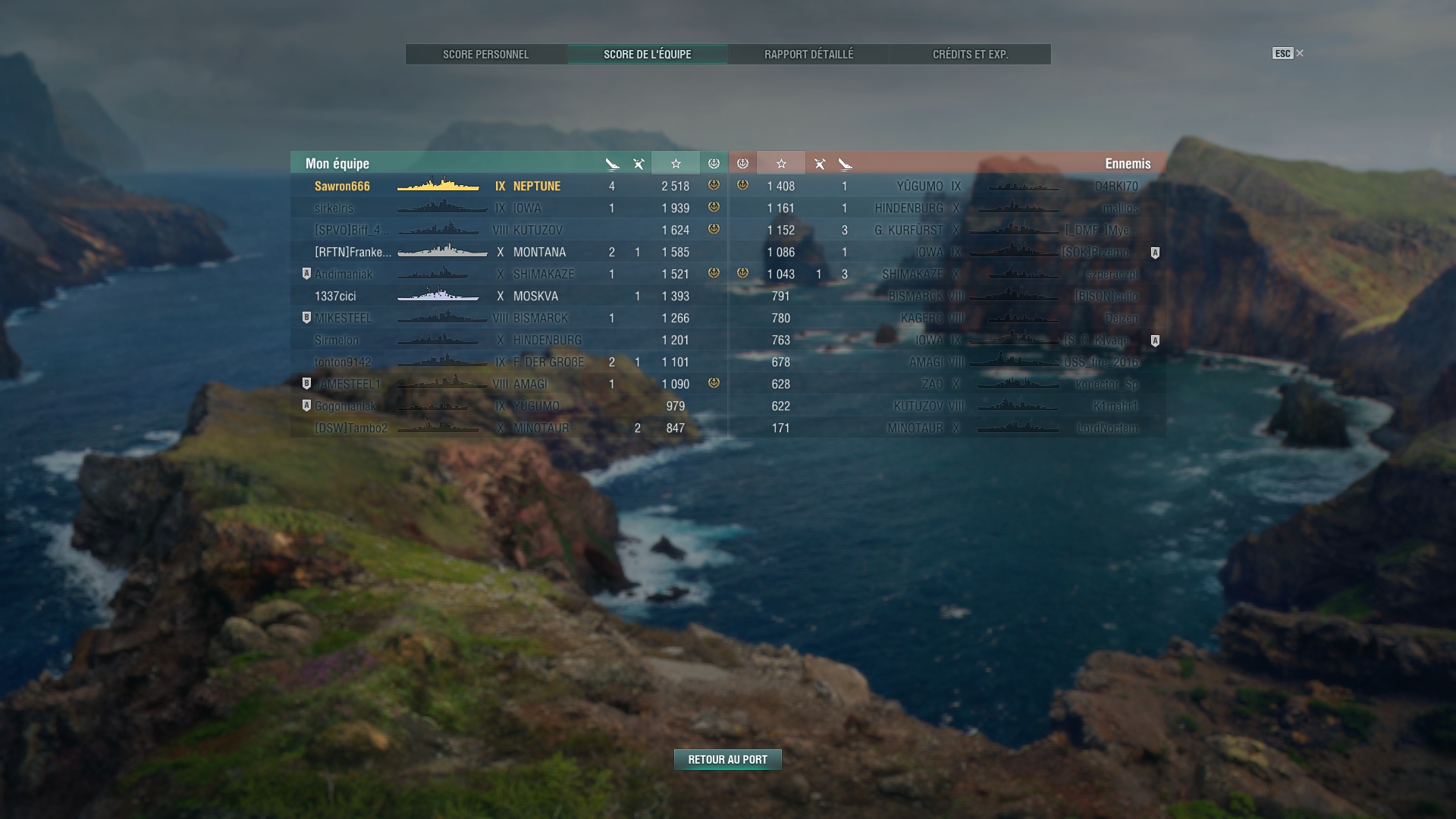This screenshot has width=1456, height=819.
Task: Show the Crédits et Exp. tab
Action: pos(970,55)
